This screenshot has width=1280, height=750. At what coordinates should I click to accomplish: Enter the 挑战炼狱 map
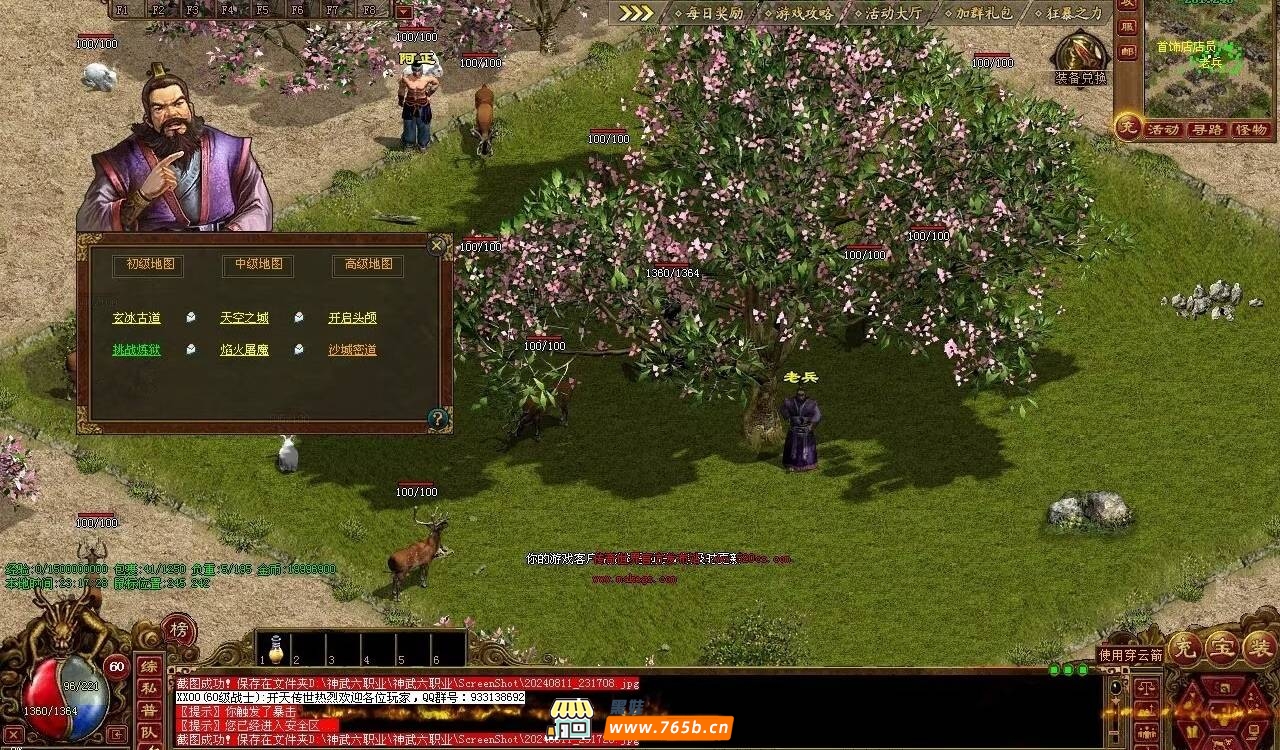pos(136,350)
